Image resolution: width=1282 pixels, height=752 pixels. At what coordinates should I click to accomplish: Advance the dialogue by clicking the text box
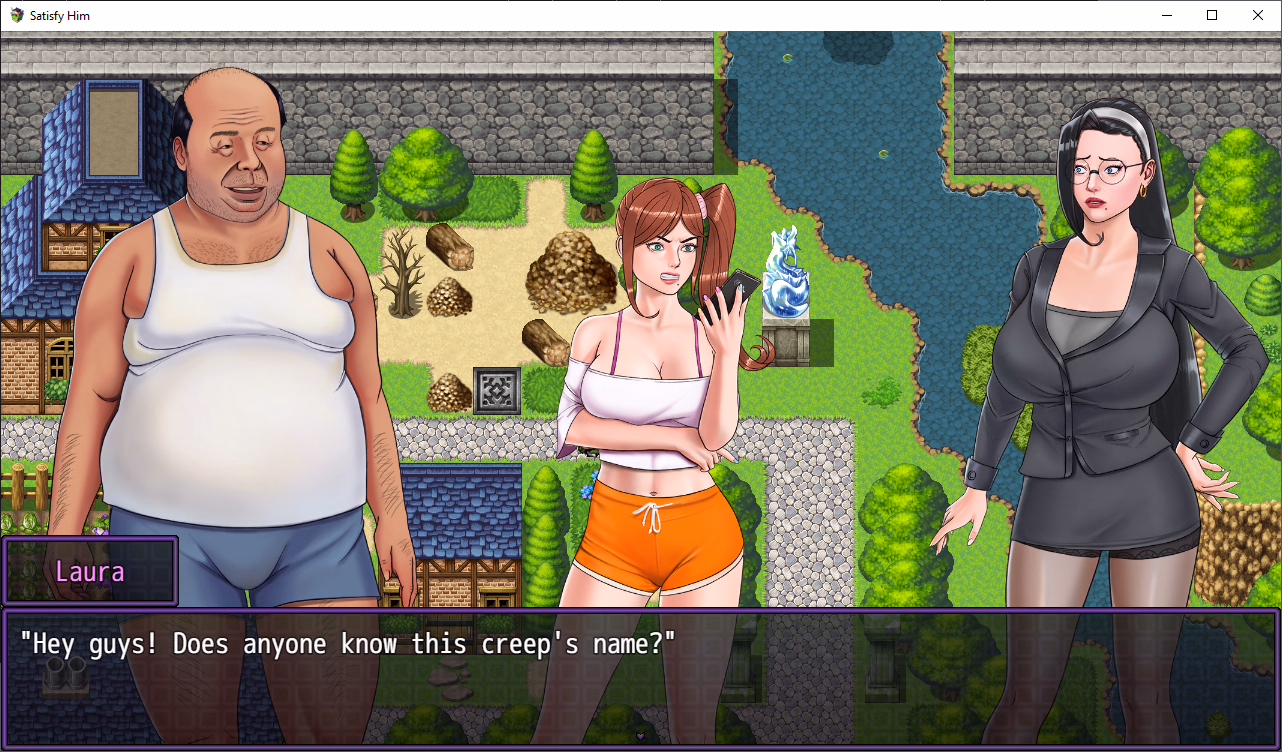pos(640,670)
